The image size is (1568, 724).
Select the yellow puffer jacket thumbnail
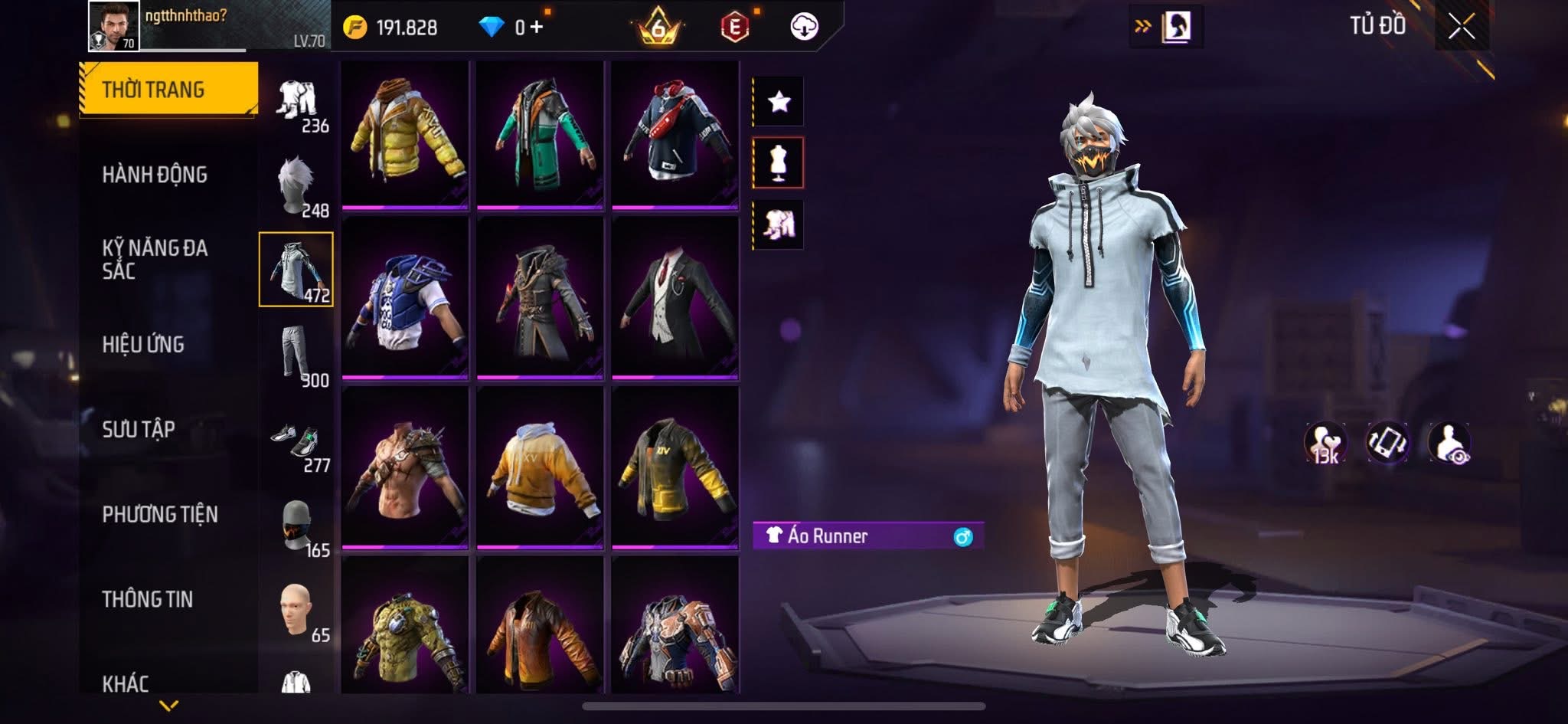click(x=404, y=136)
